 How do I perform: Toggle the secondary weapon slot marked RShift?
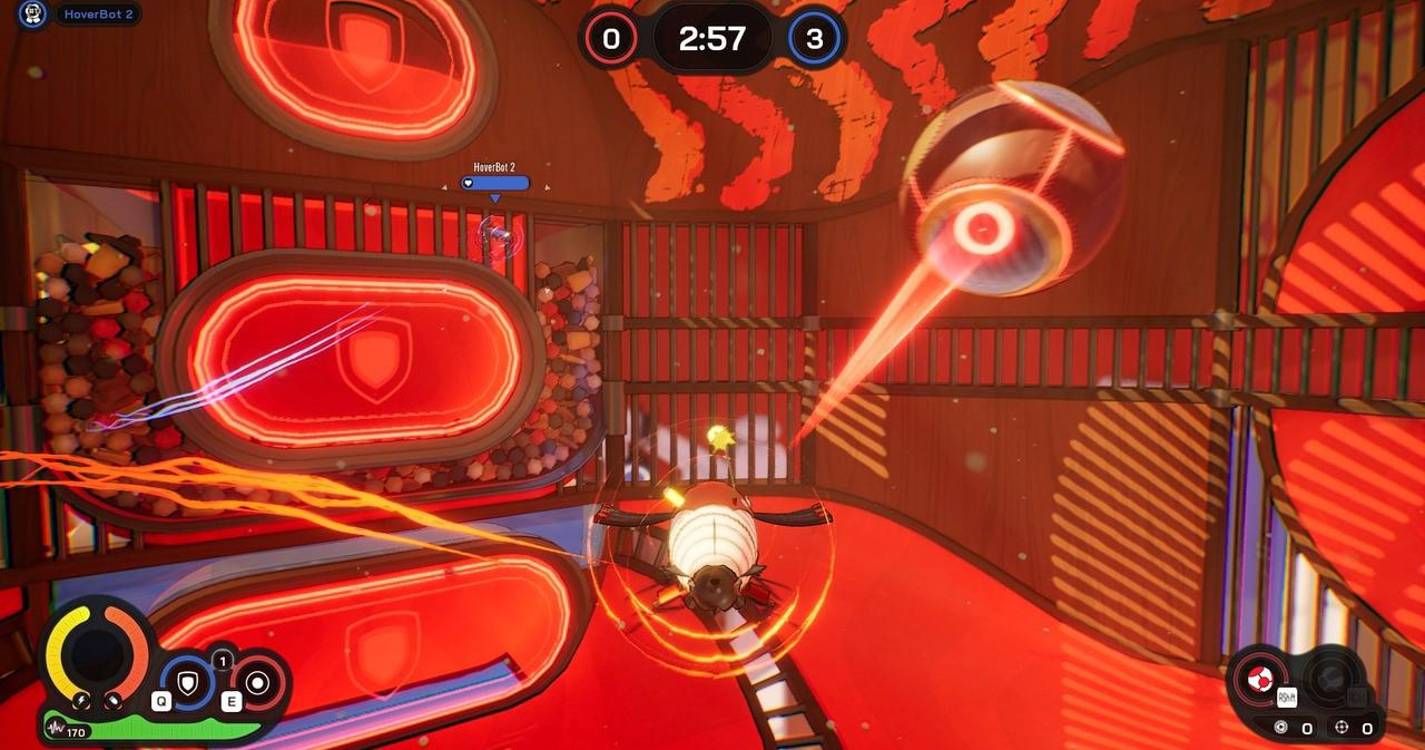point(1287,697)
